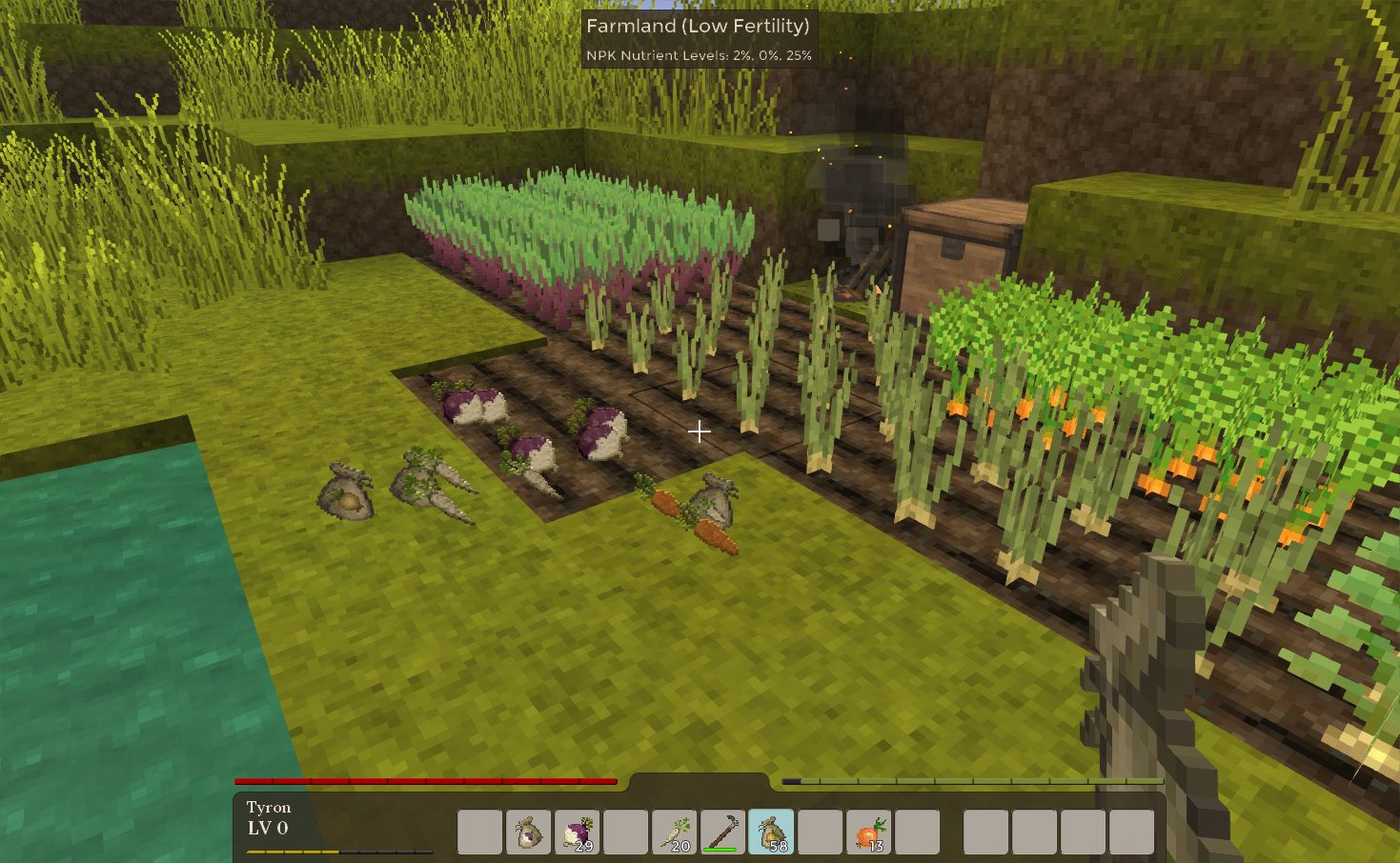Select the turnip seed bag in the hotbar
1400x863 pixels.
click(x=527, y=828)
